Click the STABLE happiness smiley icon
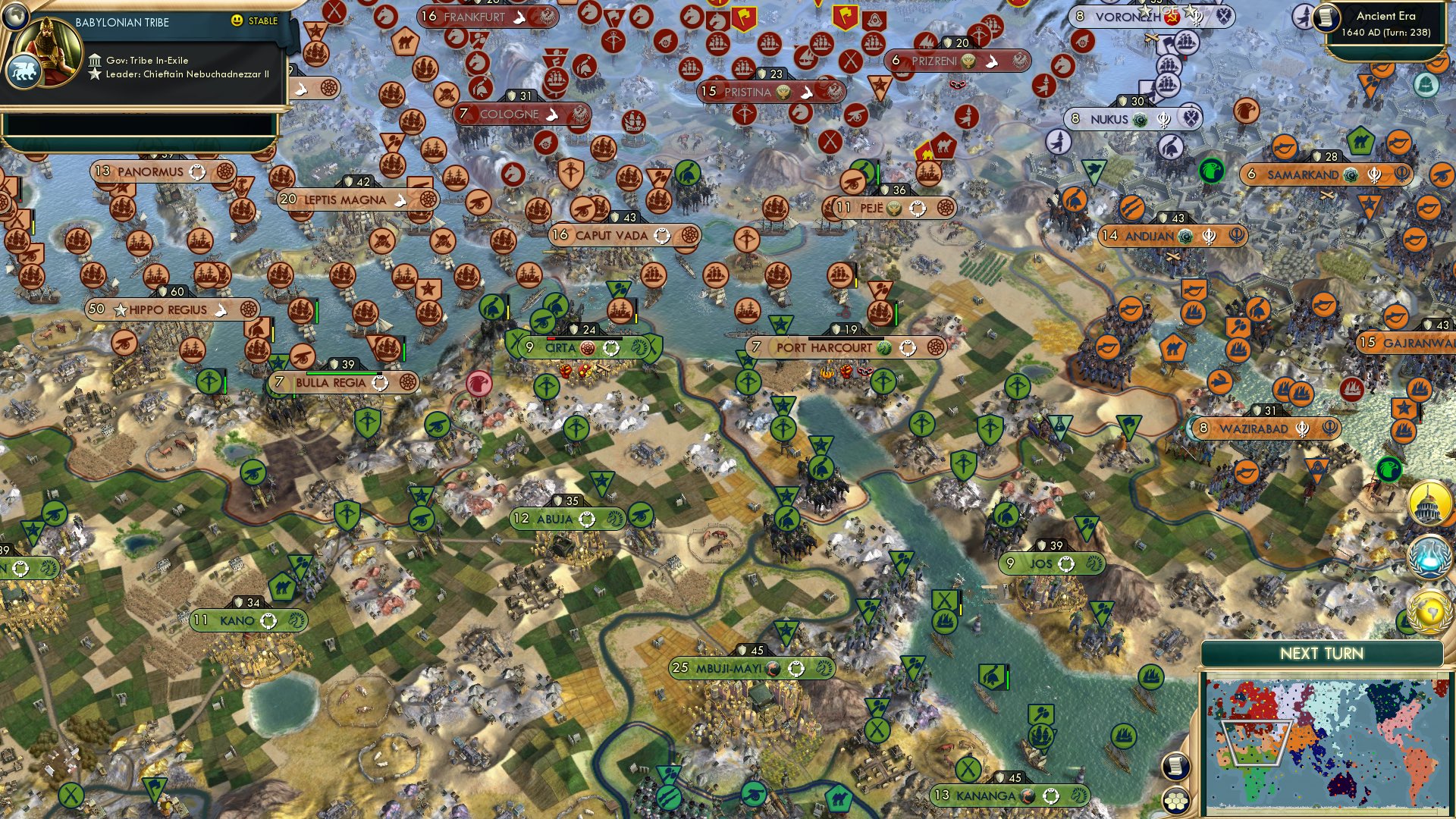 [238, 22]
